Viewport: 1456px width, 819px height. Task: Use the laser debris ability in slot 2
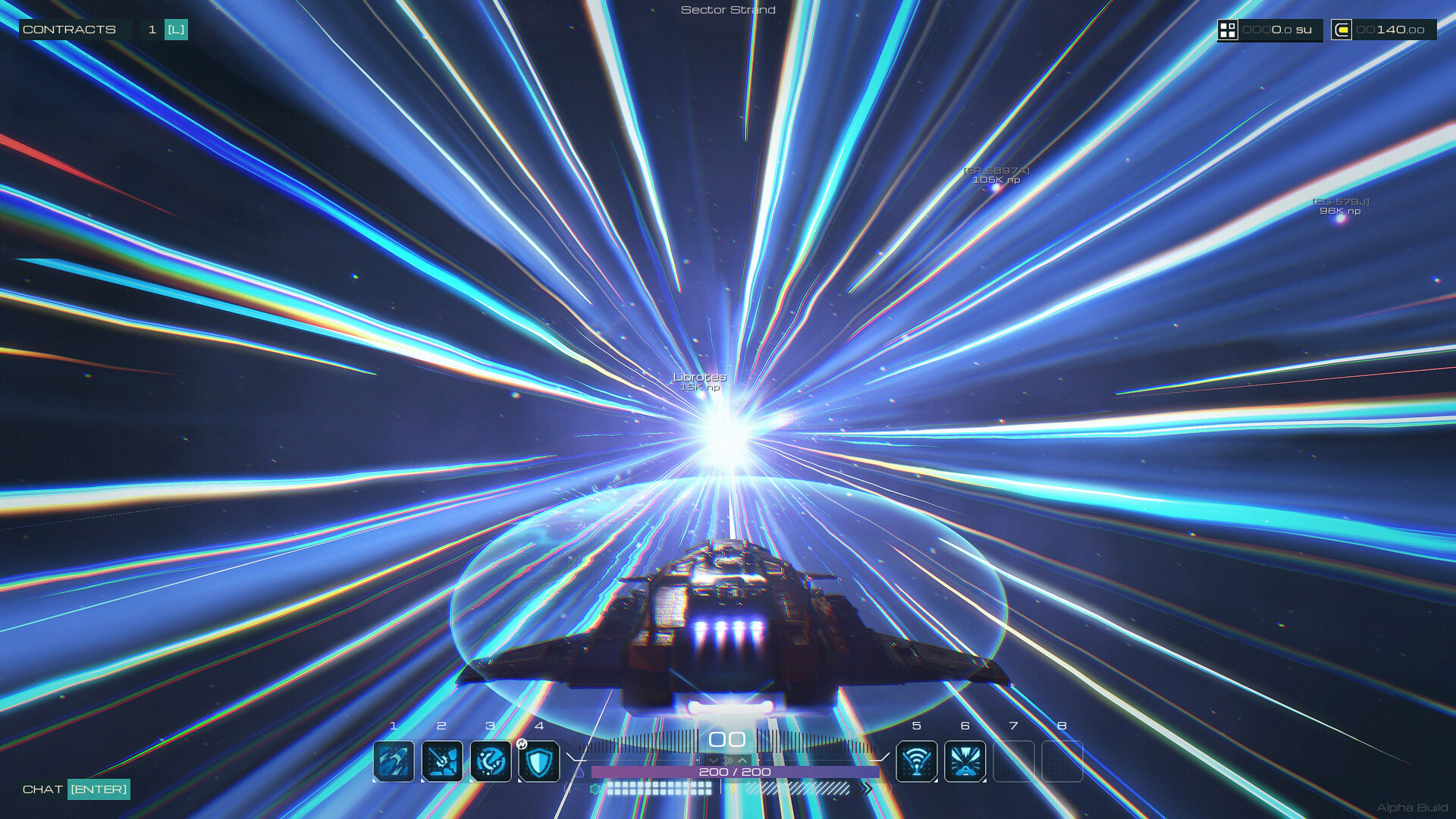click(x=442, y=761)
